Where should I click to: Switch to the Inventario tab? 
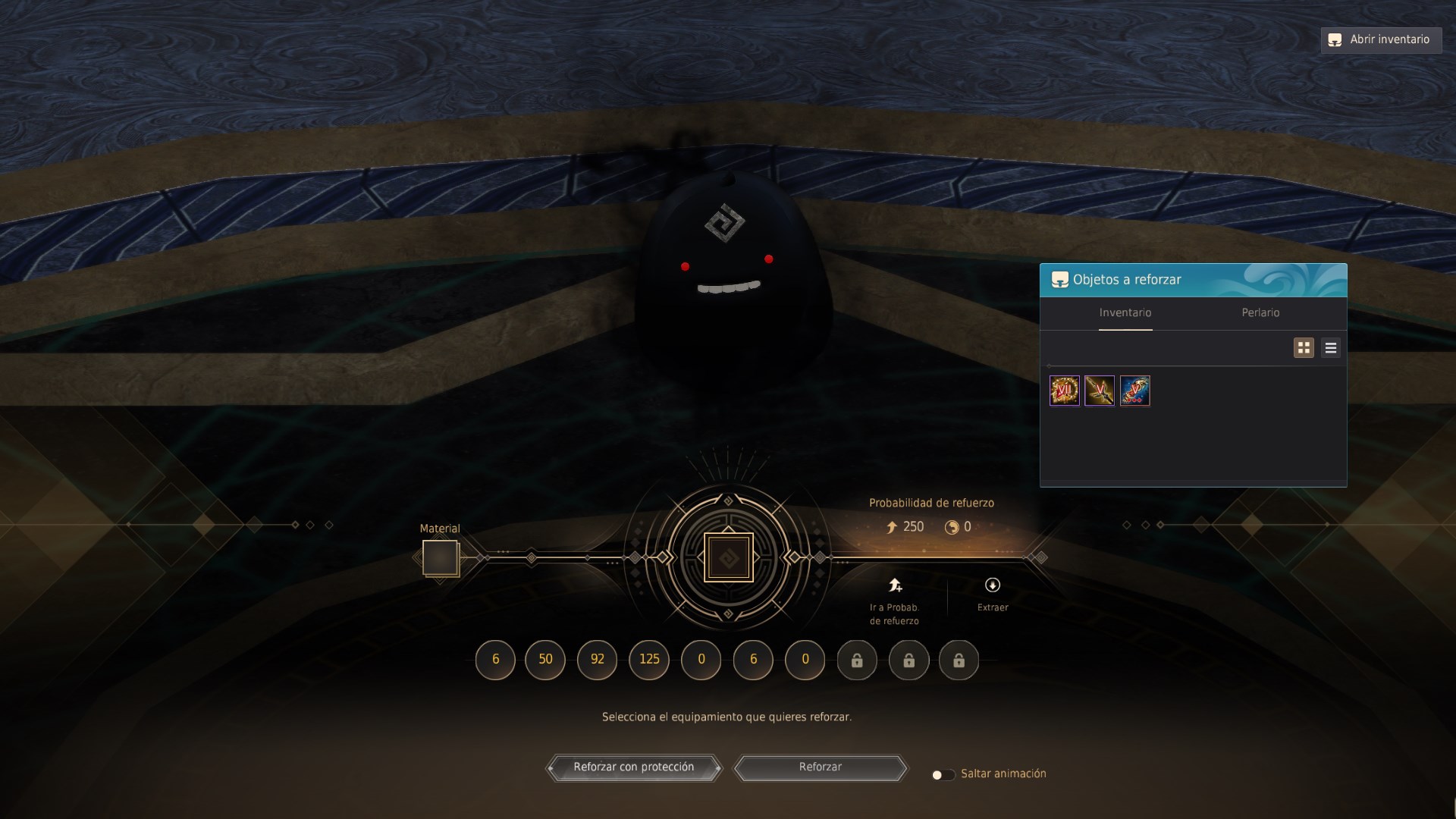coord(1125,312)
